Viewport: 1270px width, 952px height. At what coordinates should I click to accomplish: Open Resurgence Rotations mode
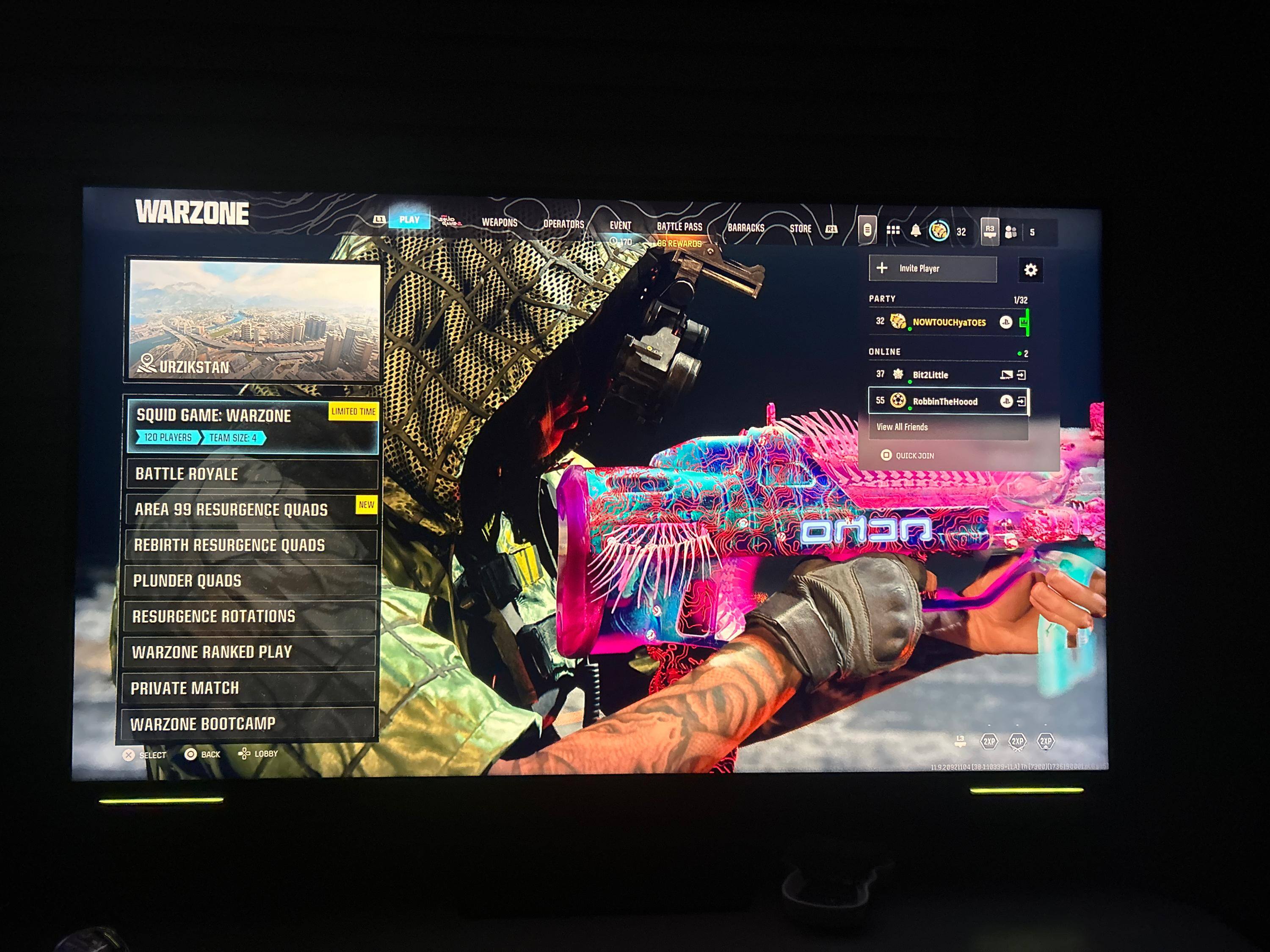coord(249,616)
